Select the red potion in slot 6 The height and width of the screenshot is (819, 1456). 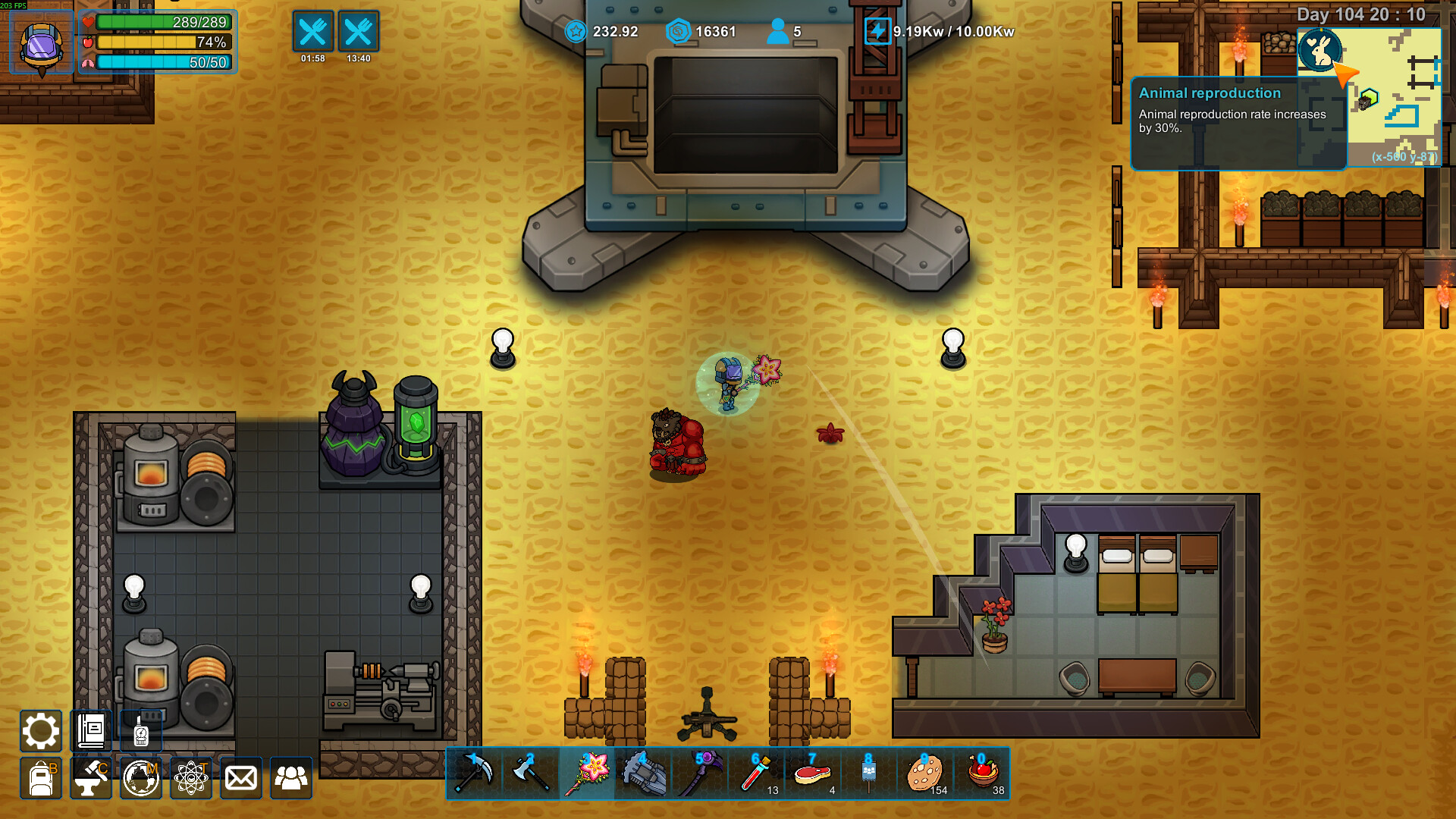pyautogui.click(x=757, y=773)
